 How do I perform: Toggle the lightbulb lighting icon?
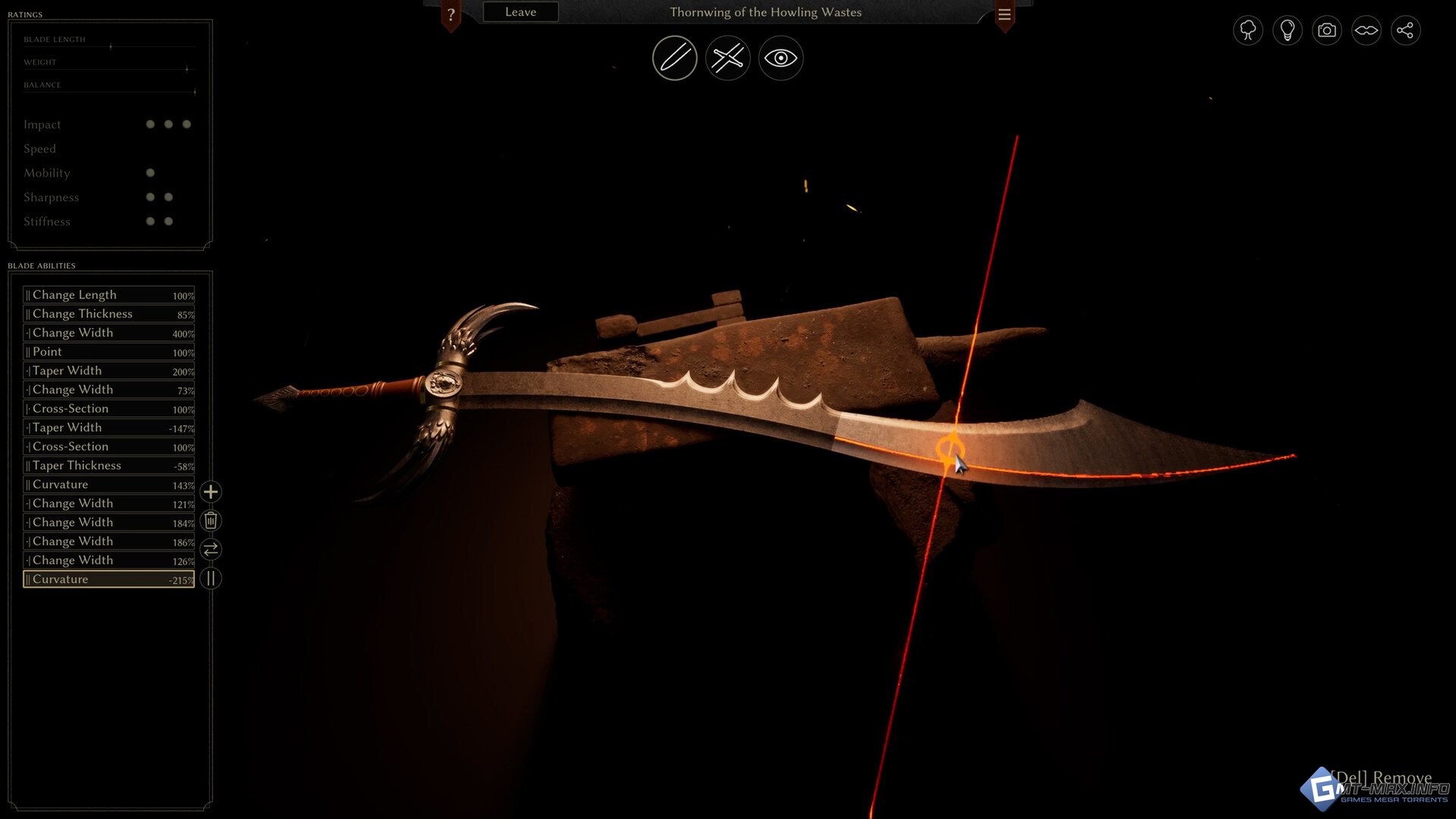pos(1287,30)
